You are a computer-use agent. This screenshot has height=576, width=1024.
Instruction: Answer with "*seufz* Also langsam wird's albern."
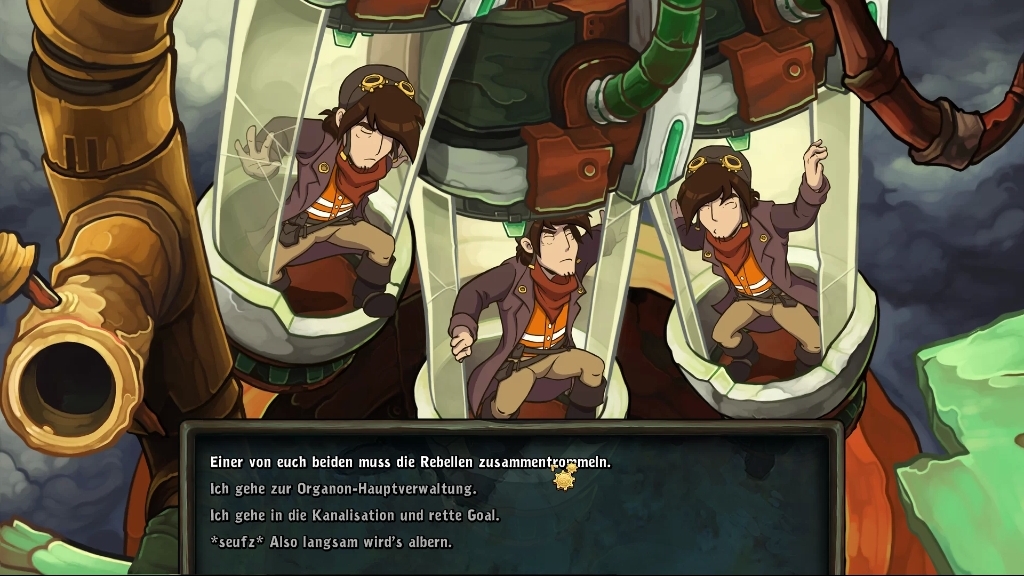coord(330,542)
